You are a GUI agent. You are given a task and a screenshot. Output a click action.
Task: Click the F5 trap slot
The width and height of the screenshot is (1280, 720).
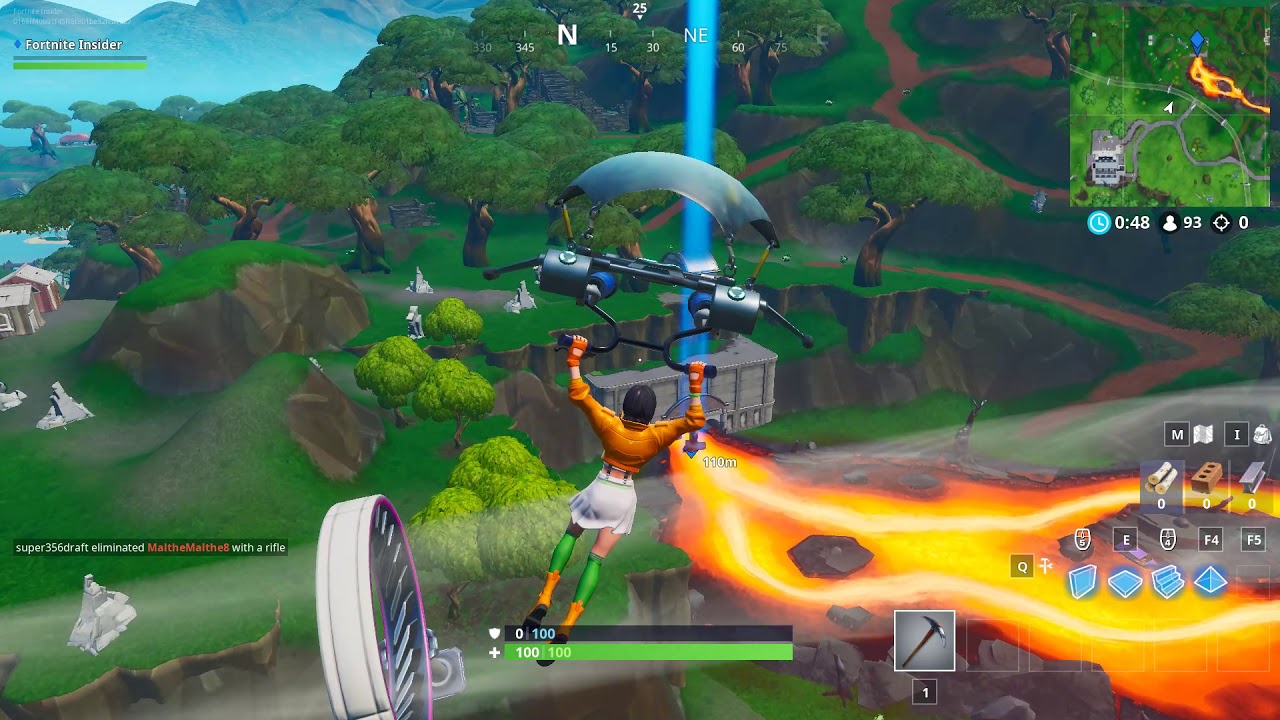pyautogui.click(x=1254, y=540)
